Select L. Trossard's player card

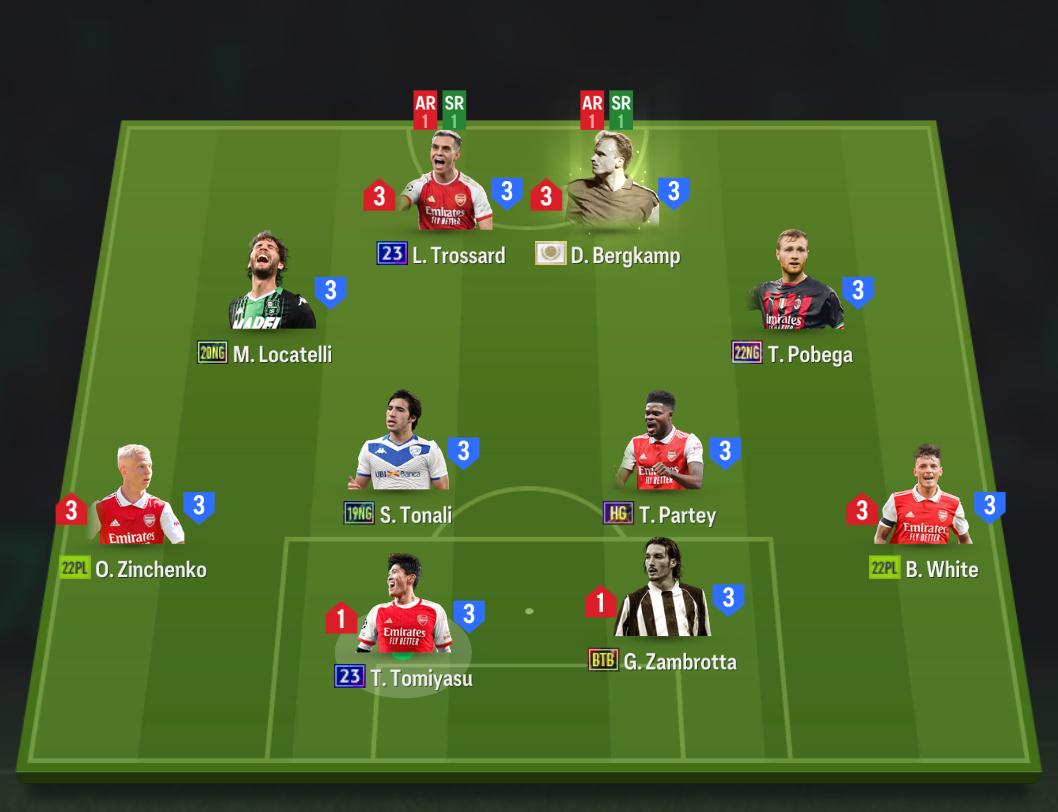[445, 190]
